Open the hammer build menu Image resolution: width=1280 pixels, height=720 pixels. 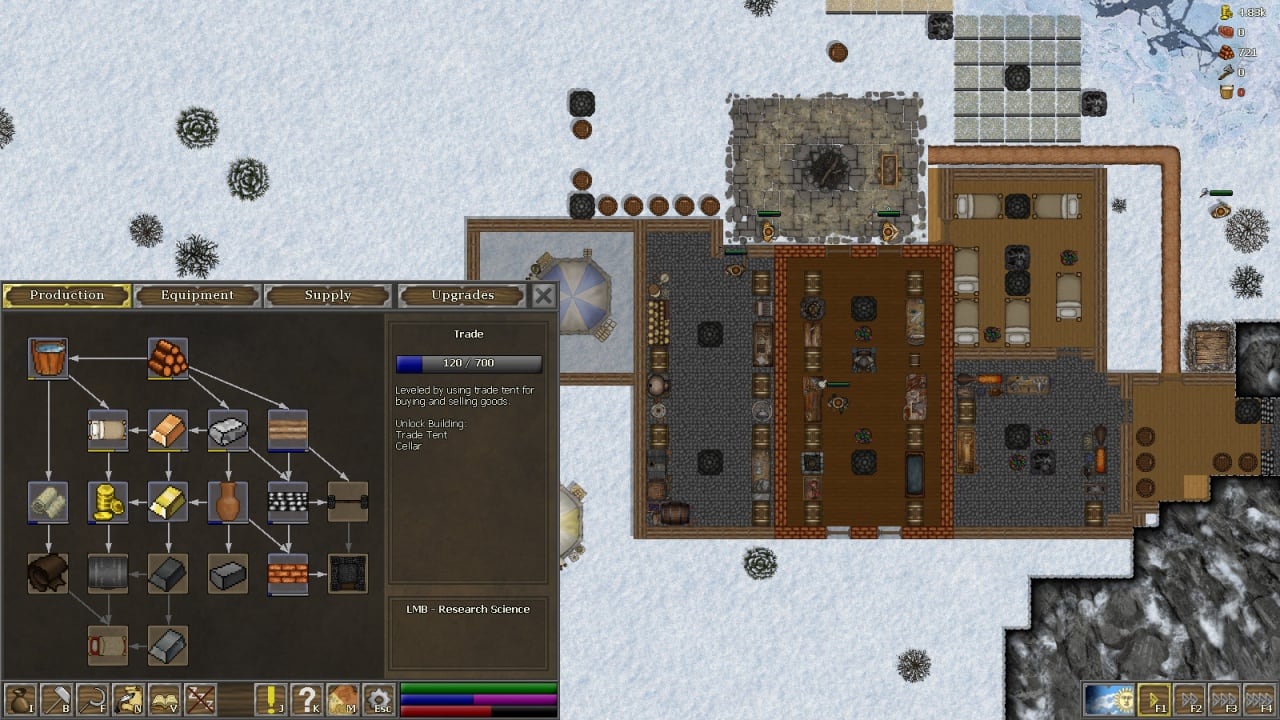click(56, 699)
